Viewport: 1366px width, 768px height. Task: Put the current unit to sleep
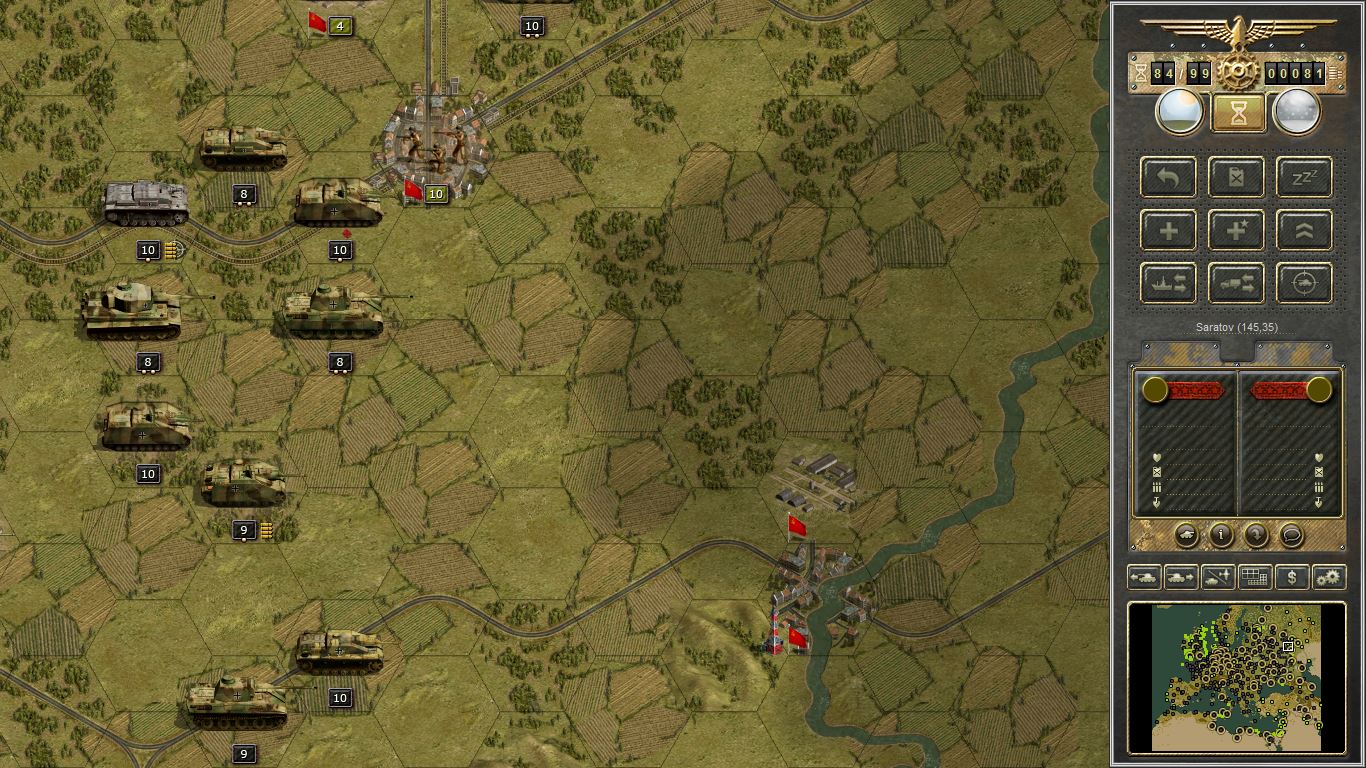(1303, 177)
